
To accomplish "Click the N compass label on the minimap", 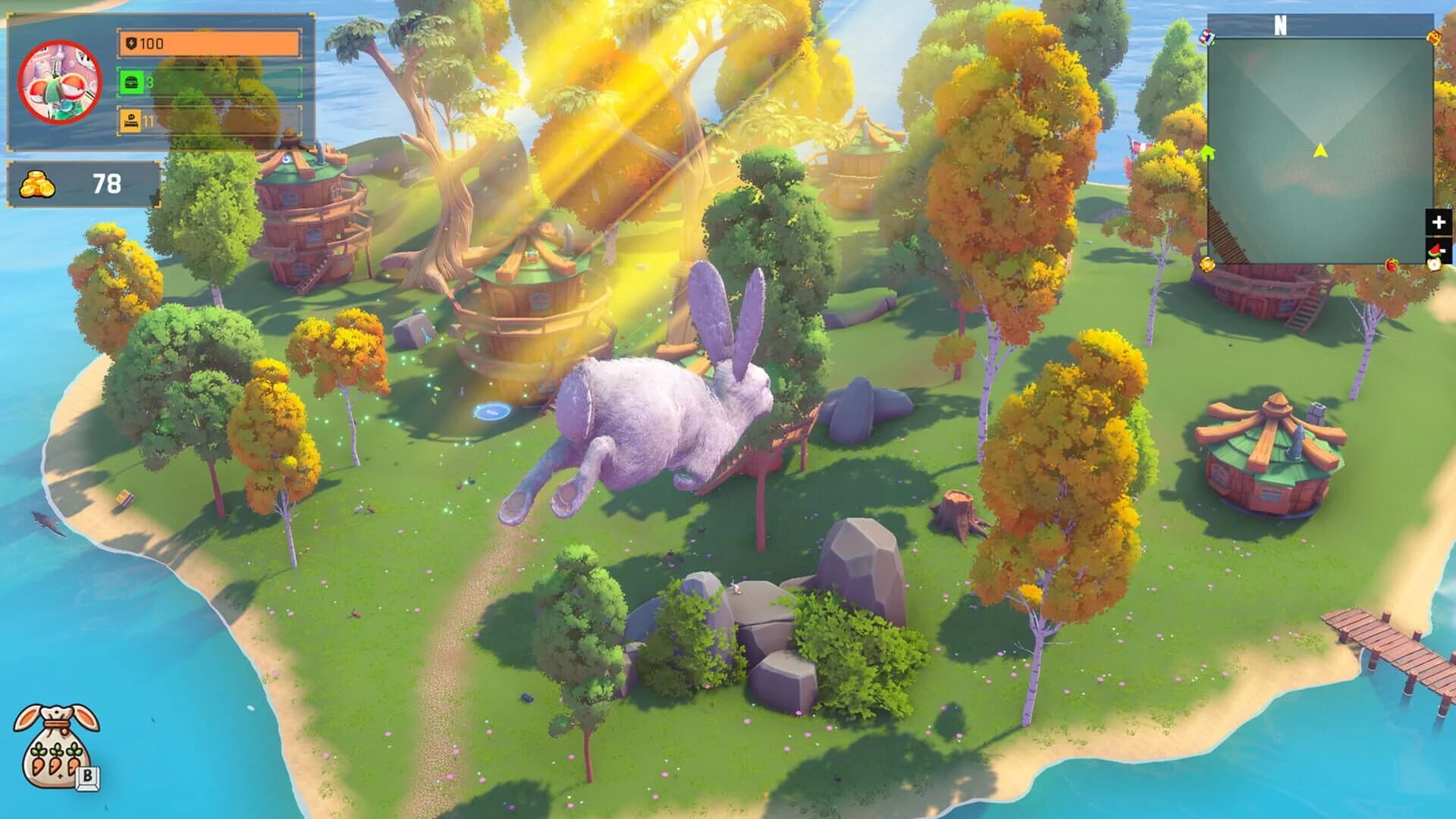I will [1280, 25].
